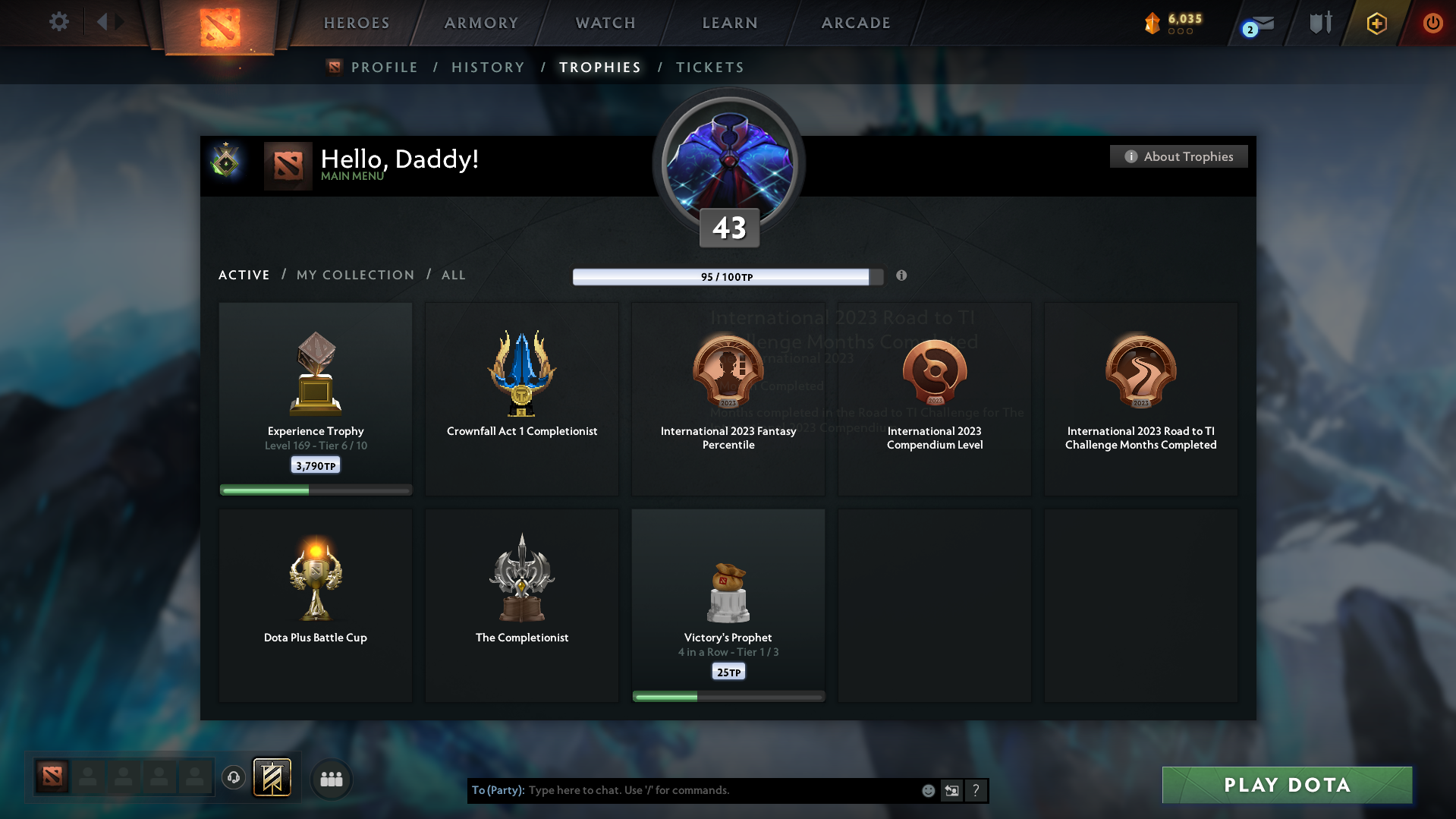The height and width of the screenshot is (819, 1456).
Task: Click the voice chat headset icon
Action: click(234, 778)
